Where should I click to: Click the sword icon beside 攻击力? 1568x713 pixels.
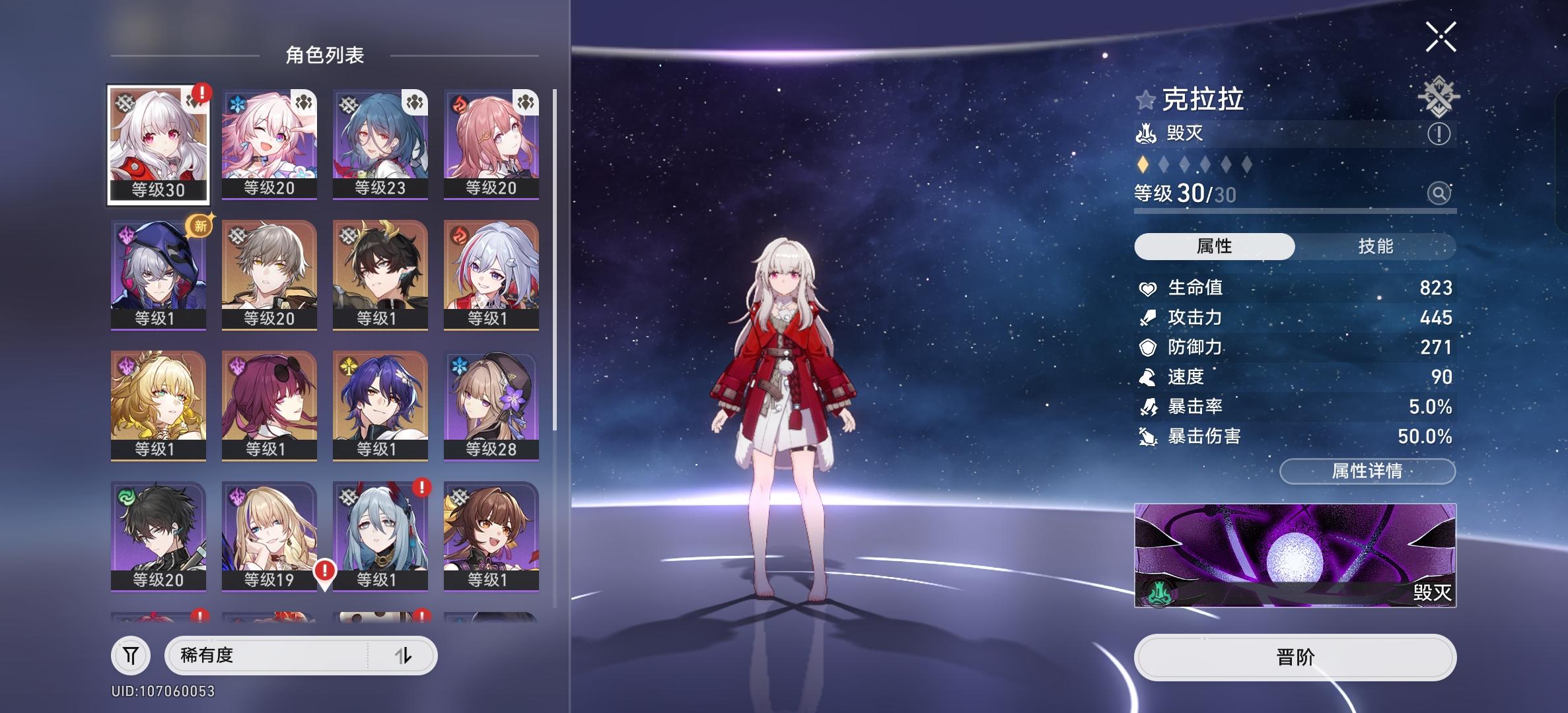(x=1148, y=318)
